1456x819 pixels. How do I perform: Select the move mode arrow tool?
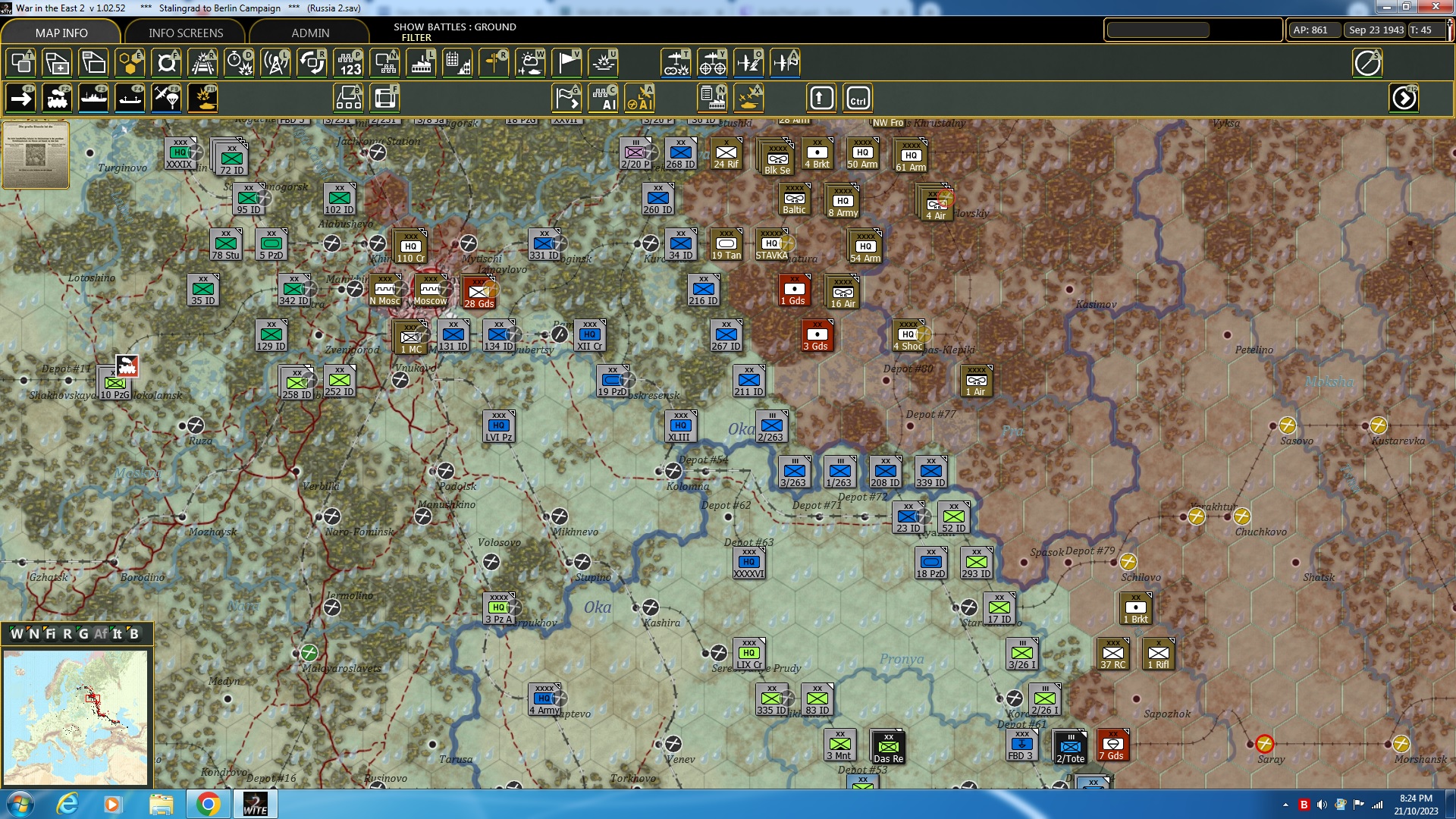[20, 98]
